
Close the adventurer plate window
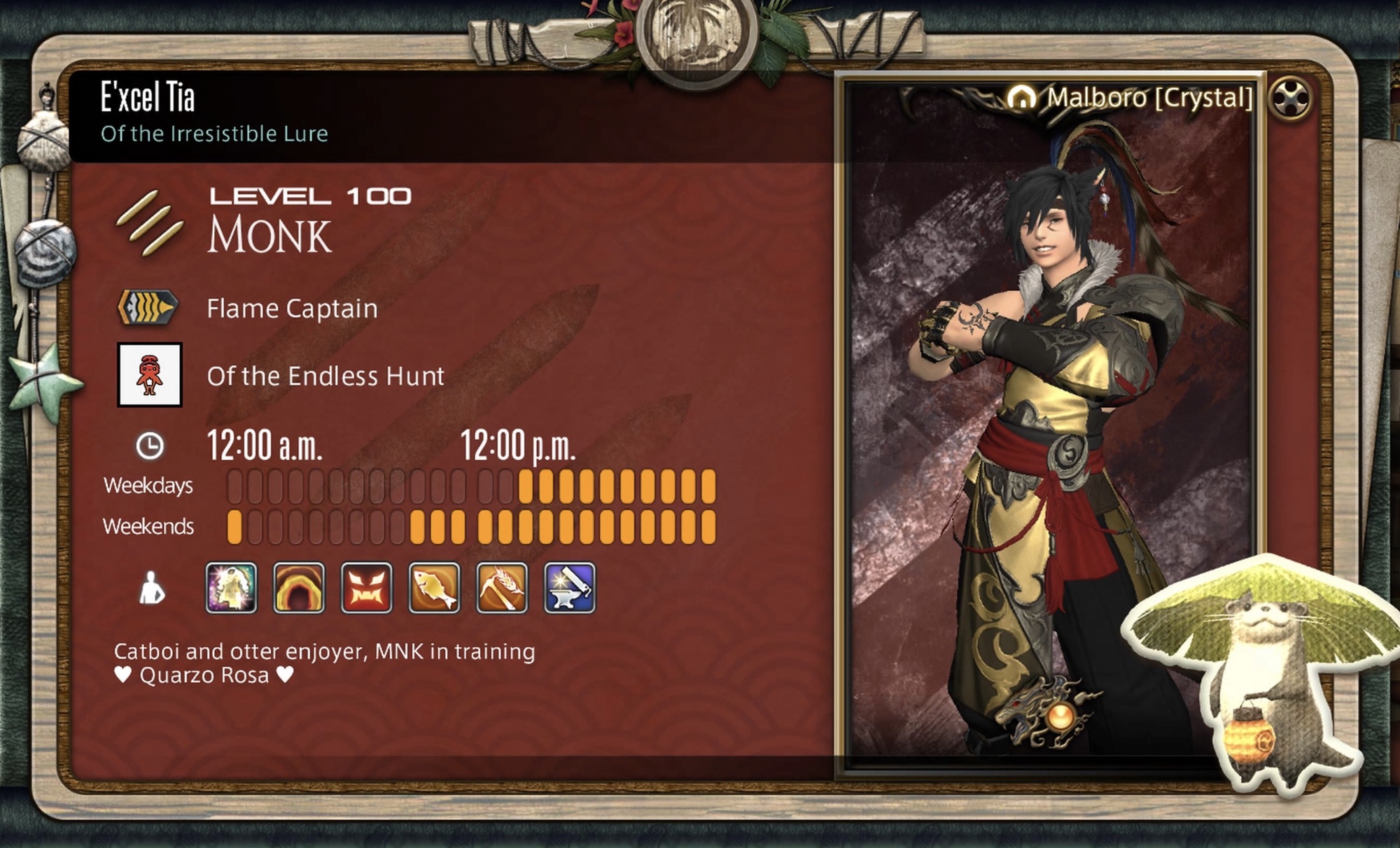pos(1290,99)
